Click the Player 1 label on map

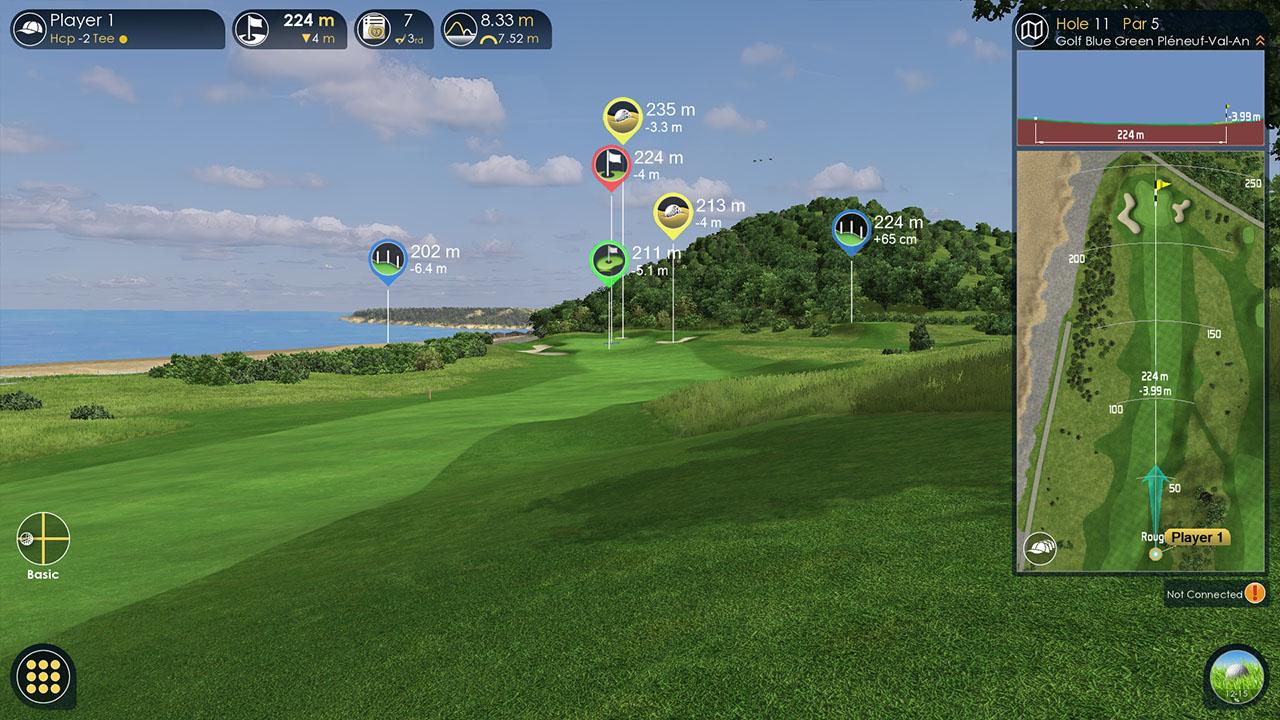pos(1197,538)
